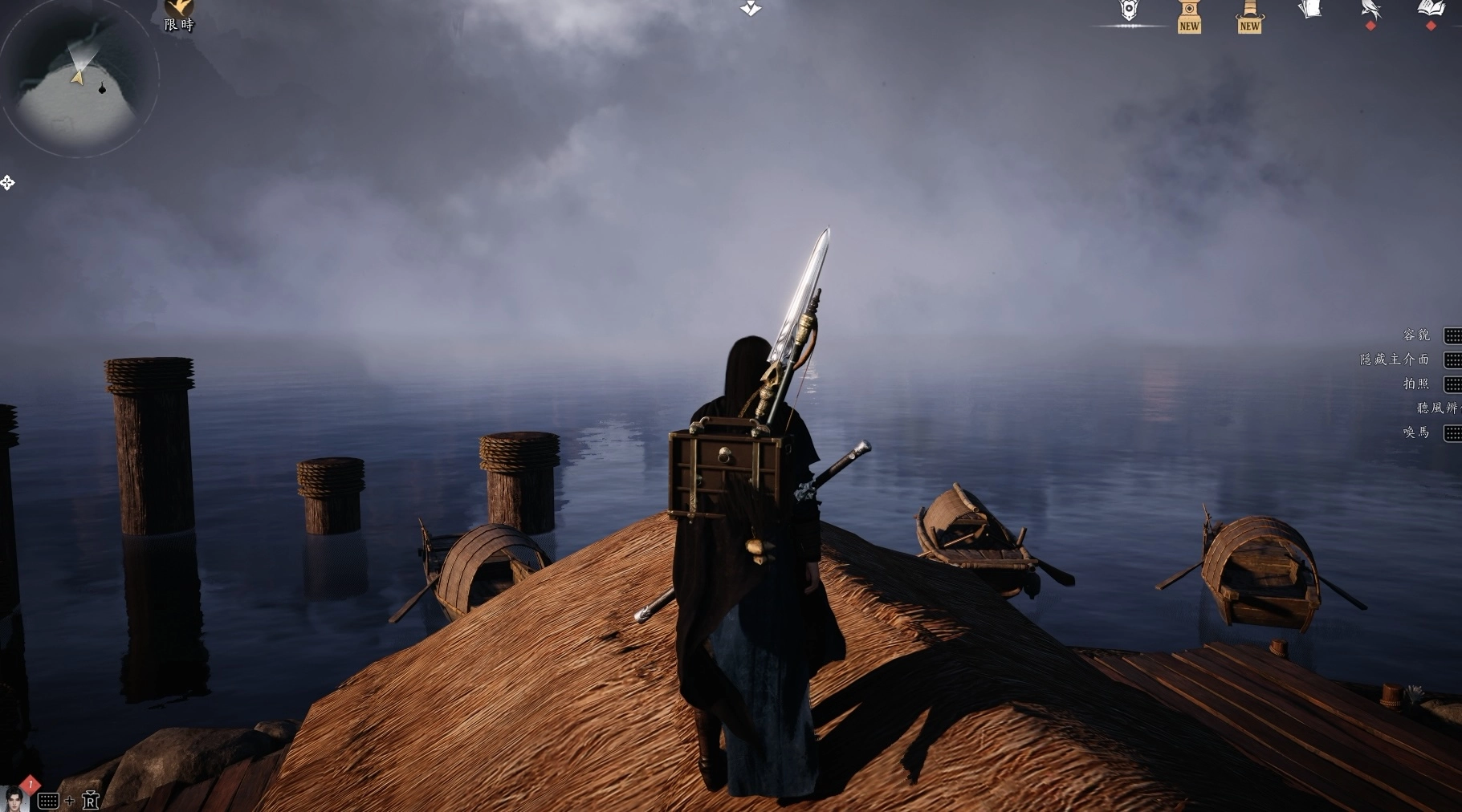The width and height of the screenshot is (1462, 812).
Task: Select the 聽風辨 shortcut option
Action: (x=1437, y=408)
